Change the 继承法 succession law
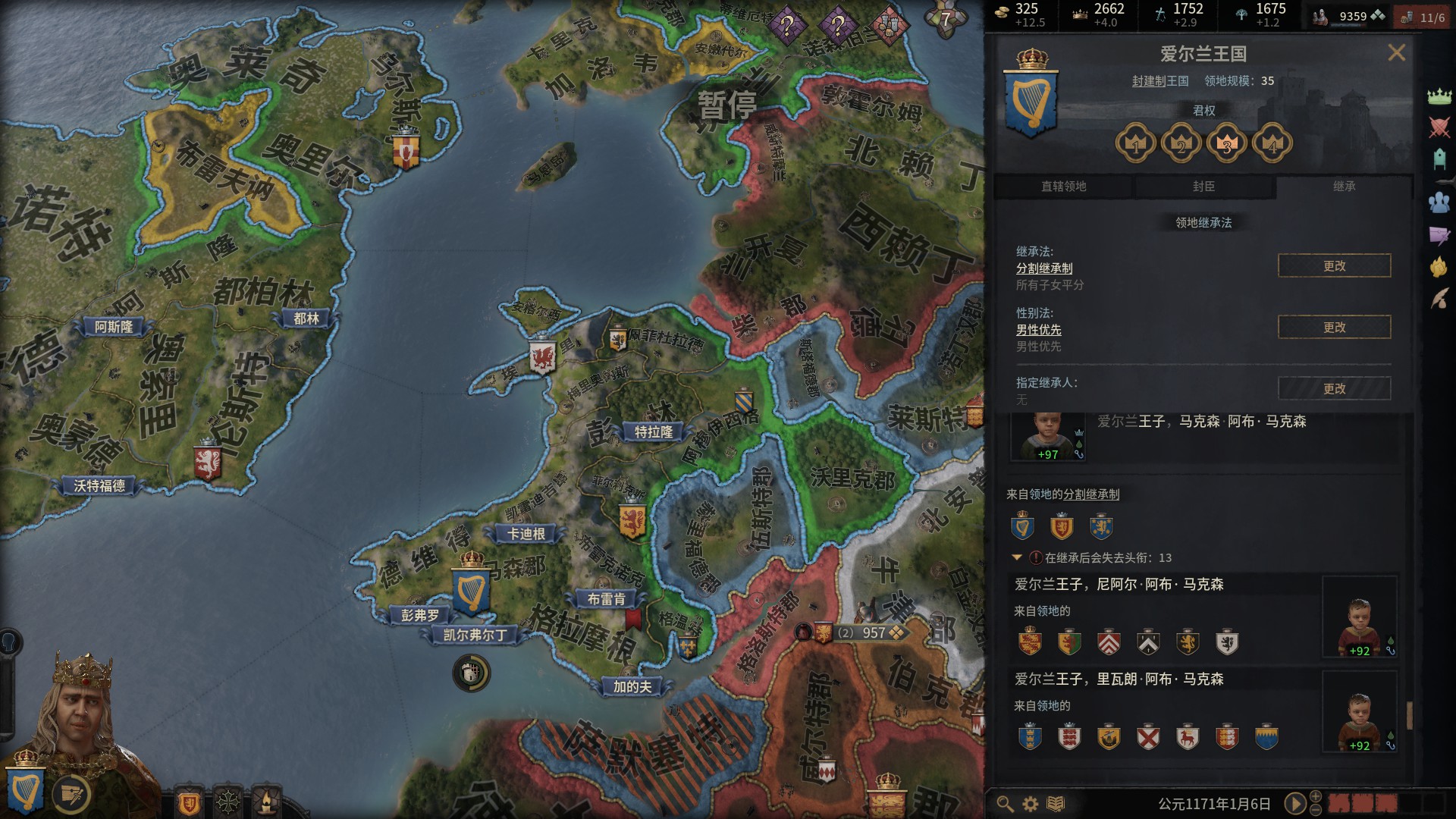1456x819 pixels. pyautogui.click(x=1334, y=266)
